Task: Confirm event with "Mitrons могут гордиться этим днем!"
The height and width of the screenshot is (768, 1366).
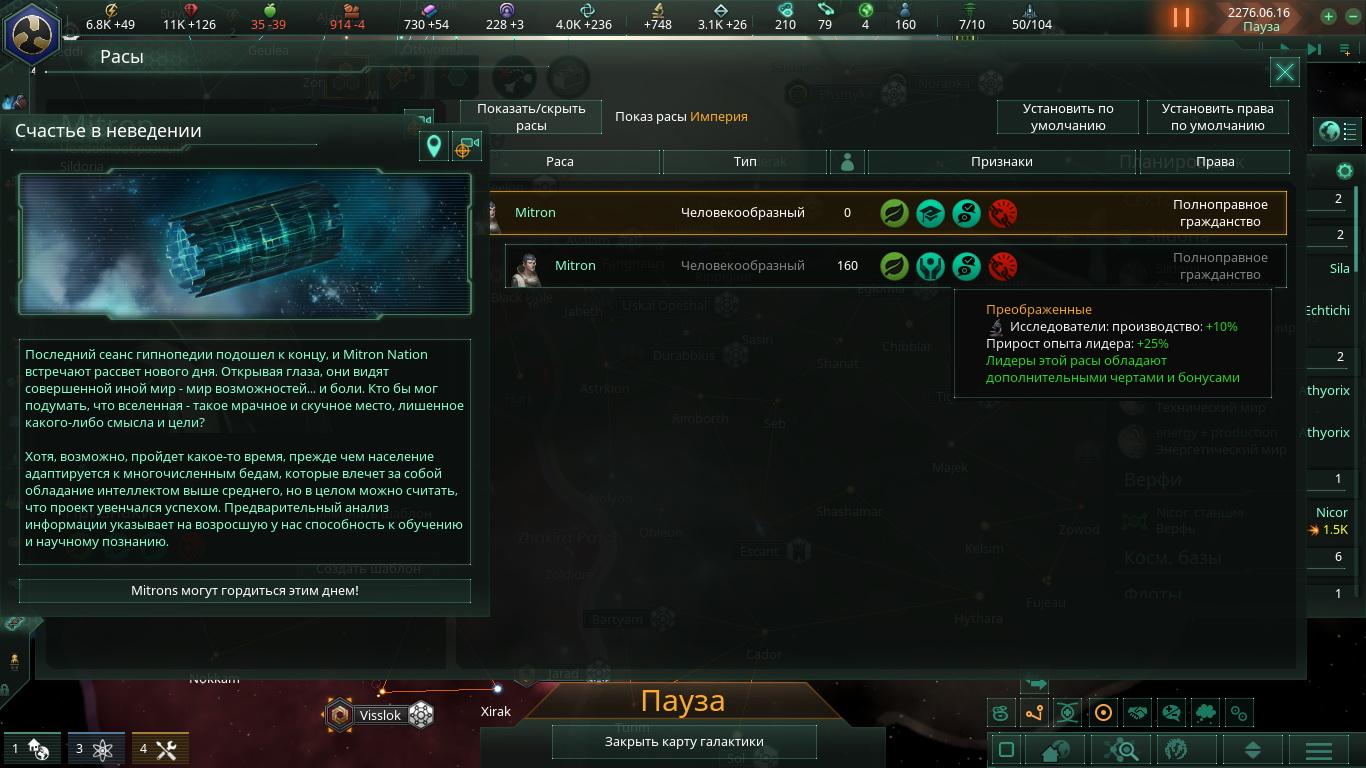Action: click(x=244, y=591)
